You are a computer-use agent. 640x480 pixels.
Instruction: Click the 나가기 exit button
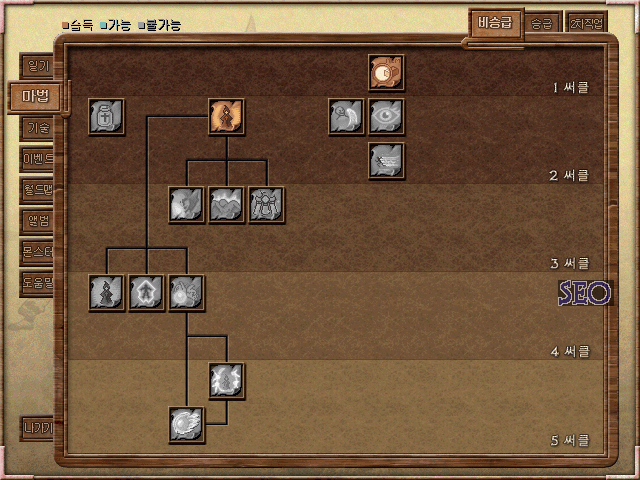(40, 428)
